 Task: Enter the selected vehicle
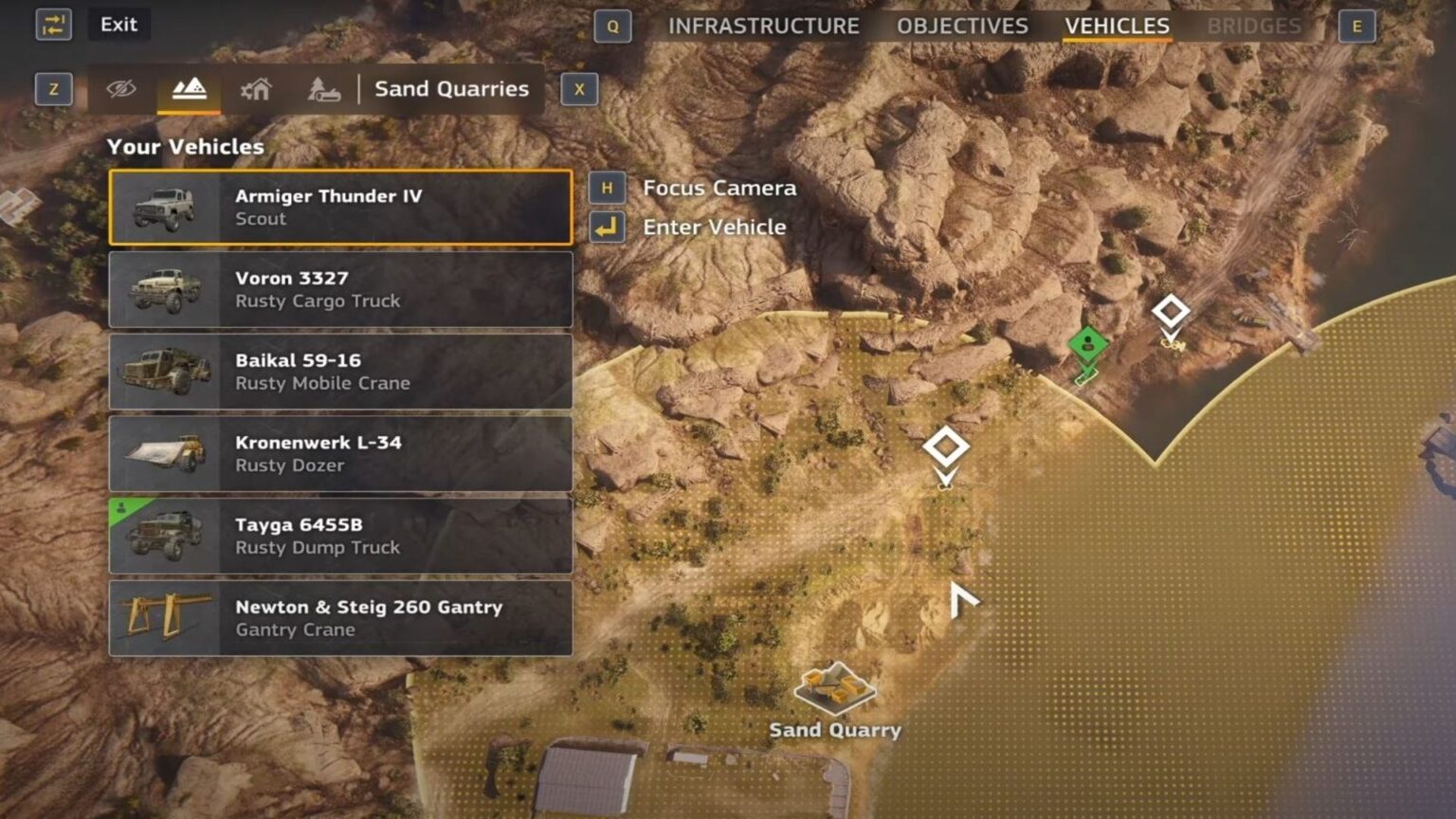714,227
